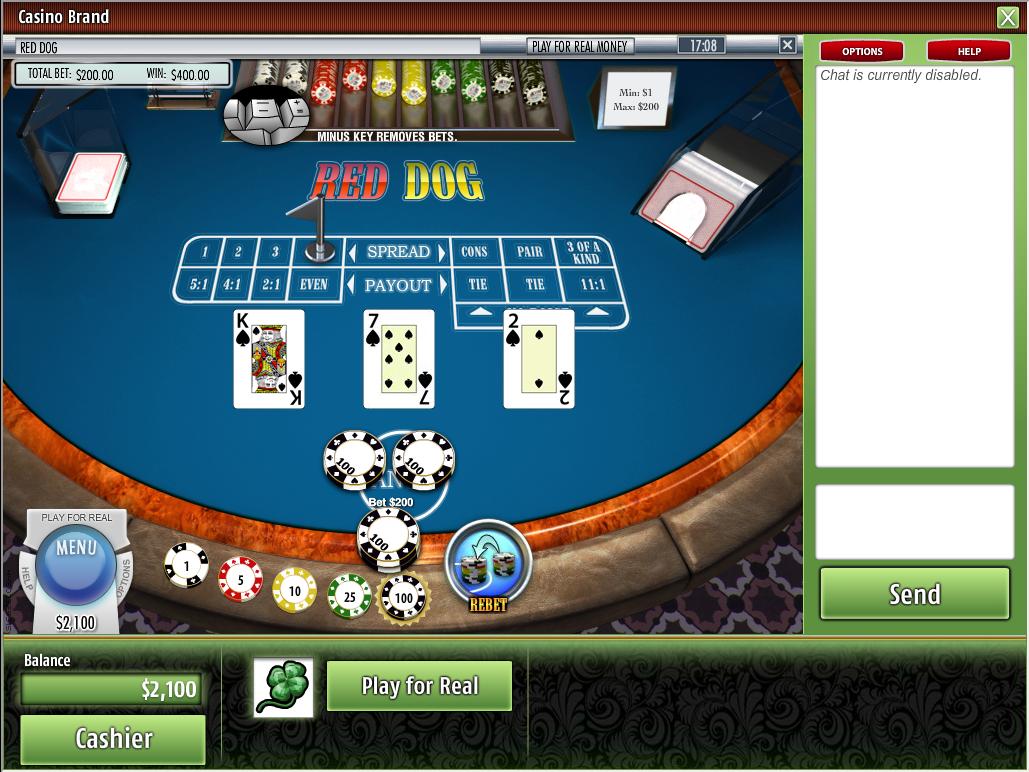
Task: Click the keyboard shortcuts icon
Action: point(267,112)
